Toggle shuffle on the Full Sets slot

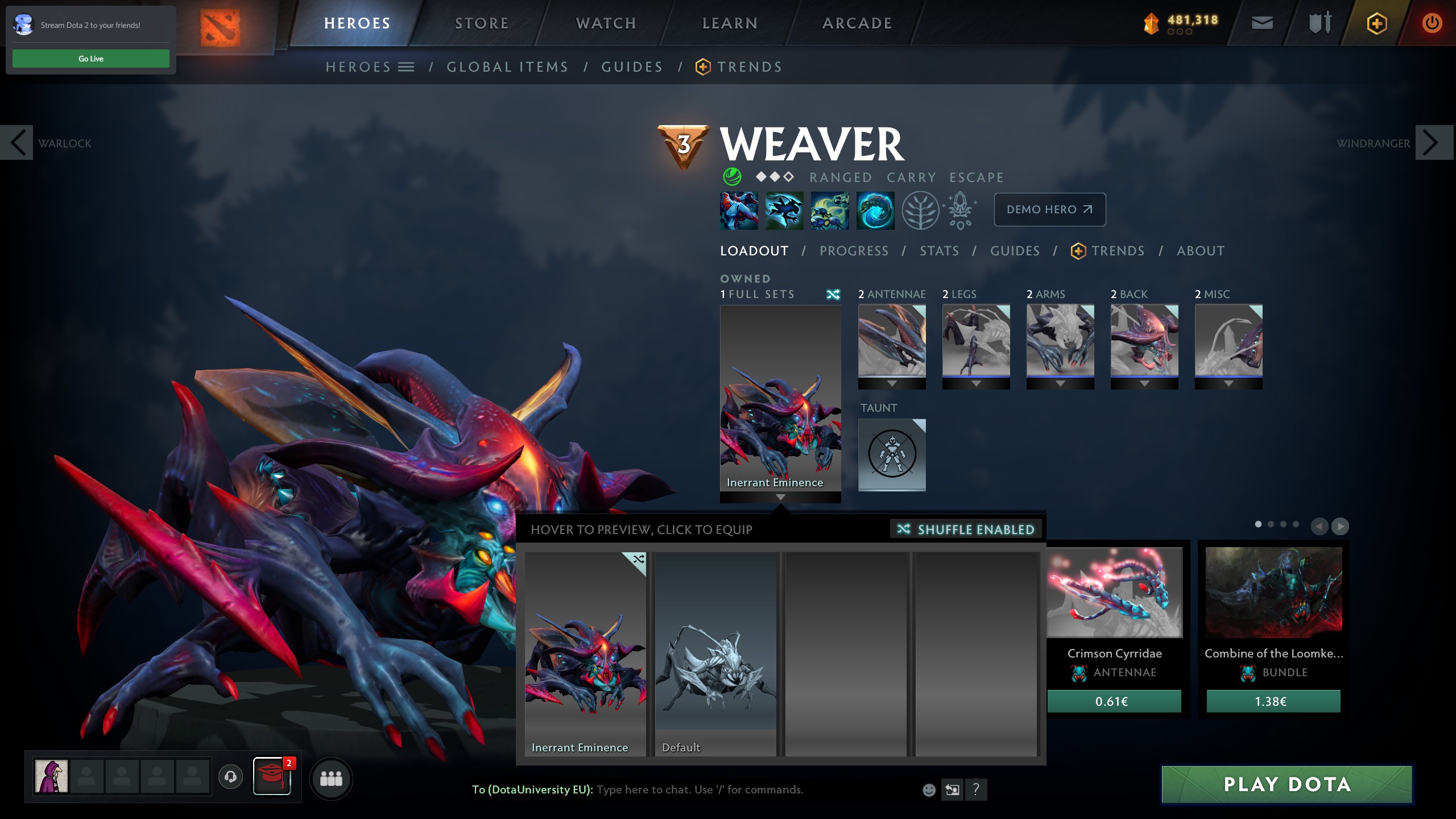pos(833,294)
